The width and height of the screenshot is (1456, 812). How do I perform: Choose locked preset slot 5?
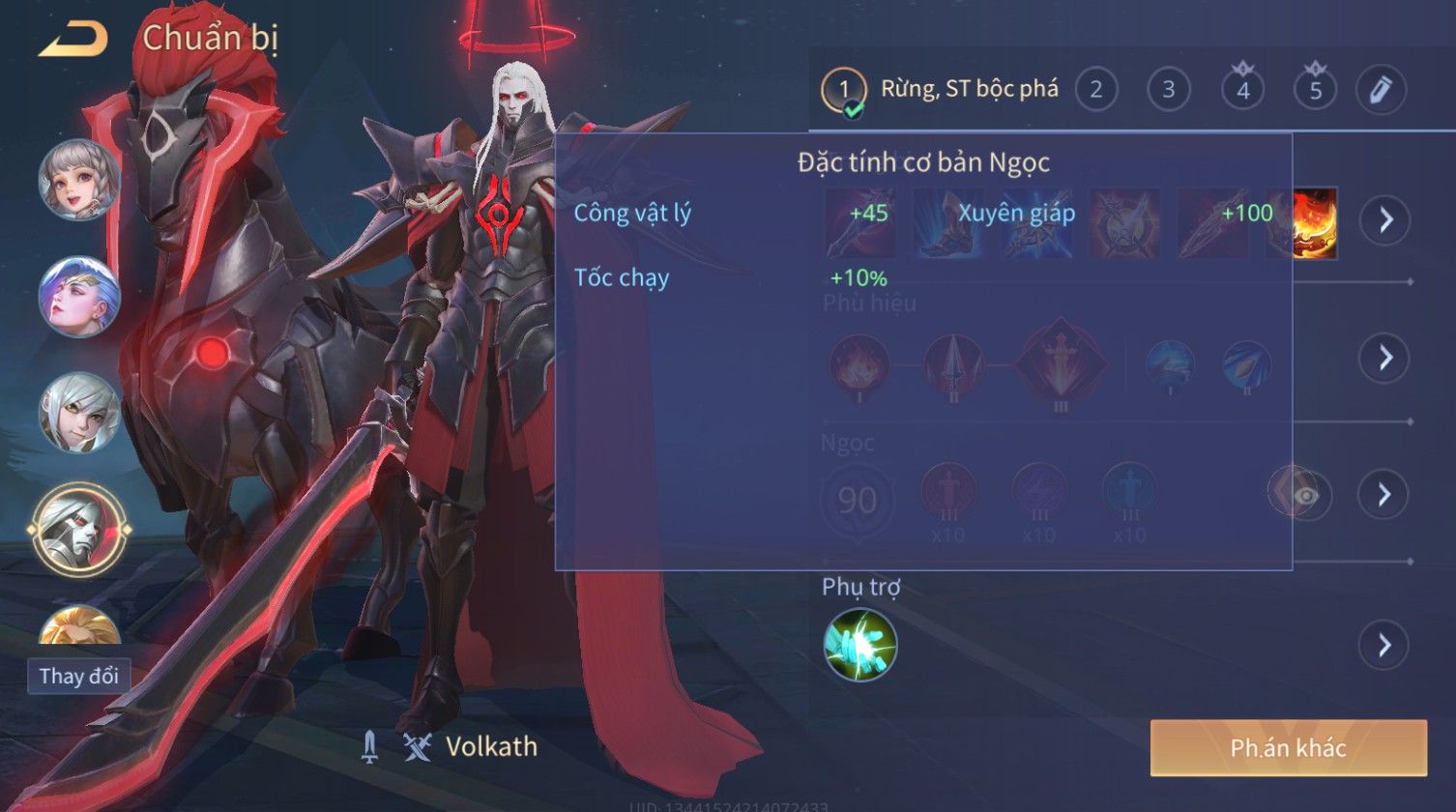pyautogui.click(x=1315, y=90)
